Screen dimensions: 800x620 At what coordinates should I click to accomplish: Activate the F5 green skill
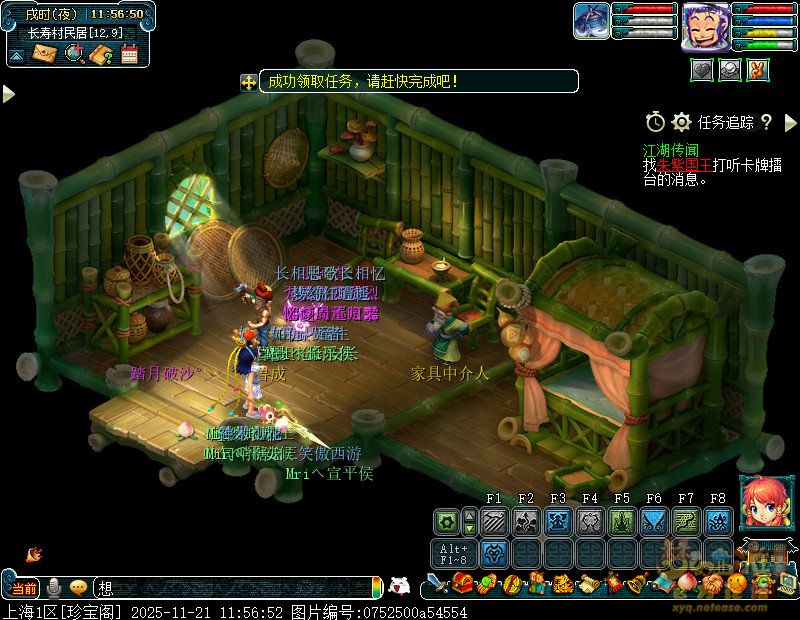click(x=621, y=521)
